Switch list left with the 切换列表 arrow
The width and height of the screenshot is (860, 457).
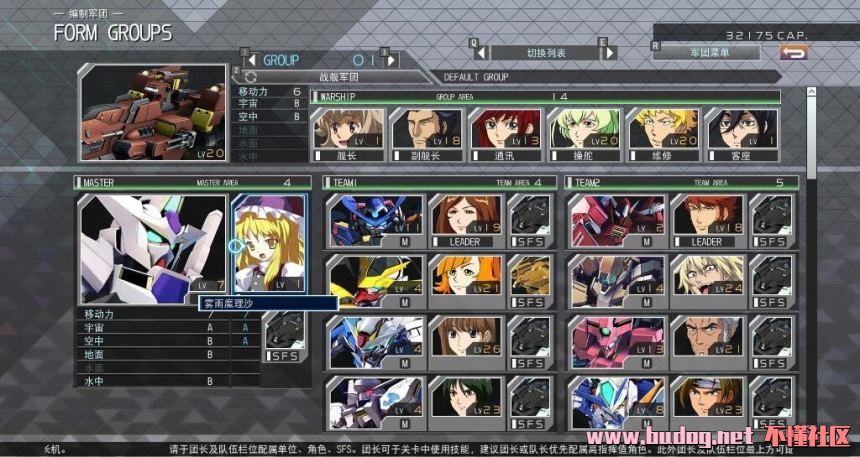pos(481,52)
